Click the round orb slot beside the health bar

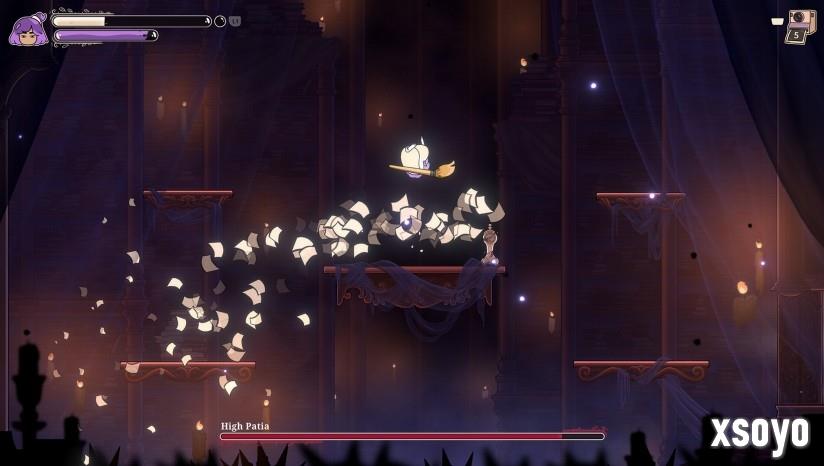pyautogui.click(x=220, y=21)
